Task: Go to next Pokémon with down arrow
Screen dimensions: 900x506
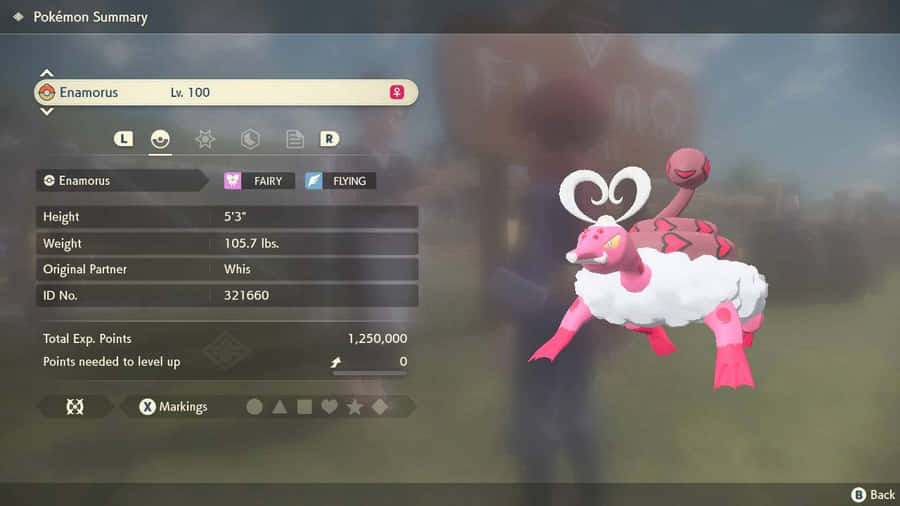Action: [46, 111]
